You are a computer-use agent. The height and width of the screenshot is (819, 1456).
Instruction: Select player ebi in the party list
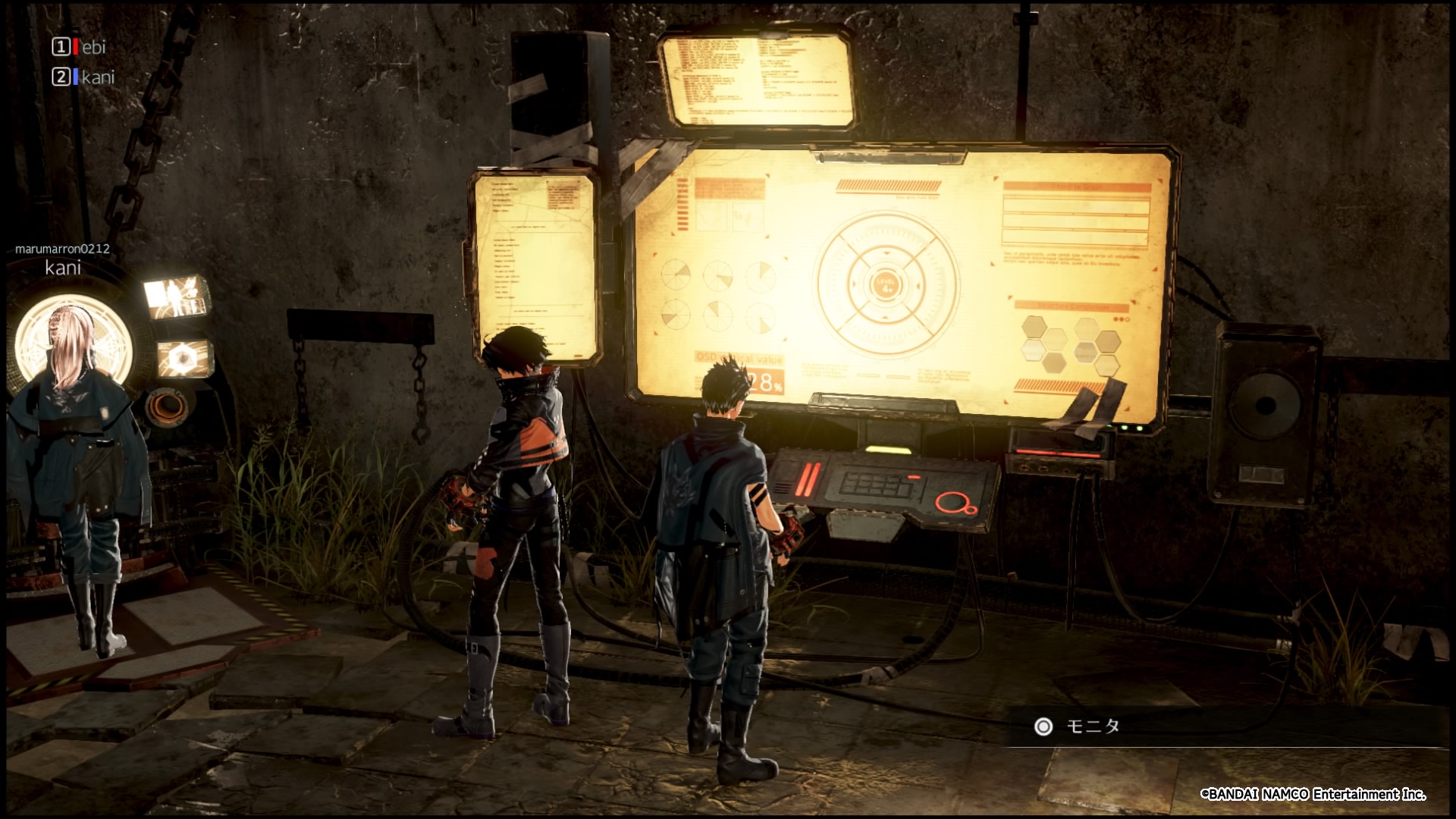[x=93, y=47]
